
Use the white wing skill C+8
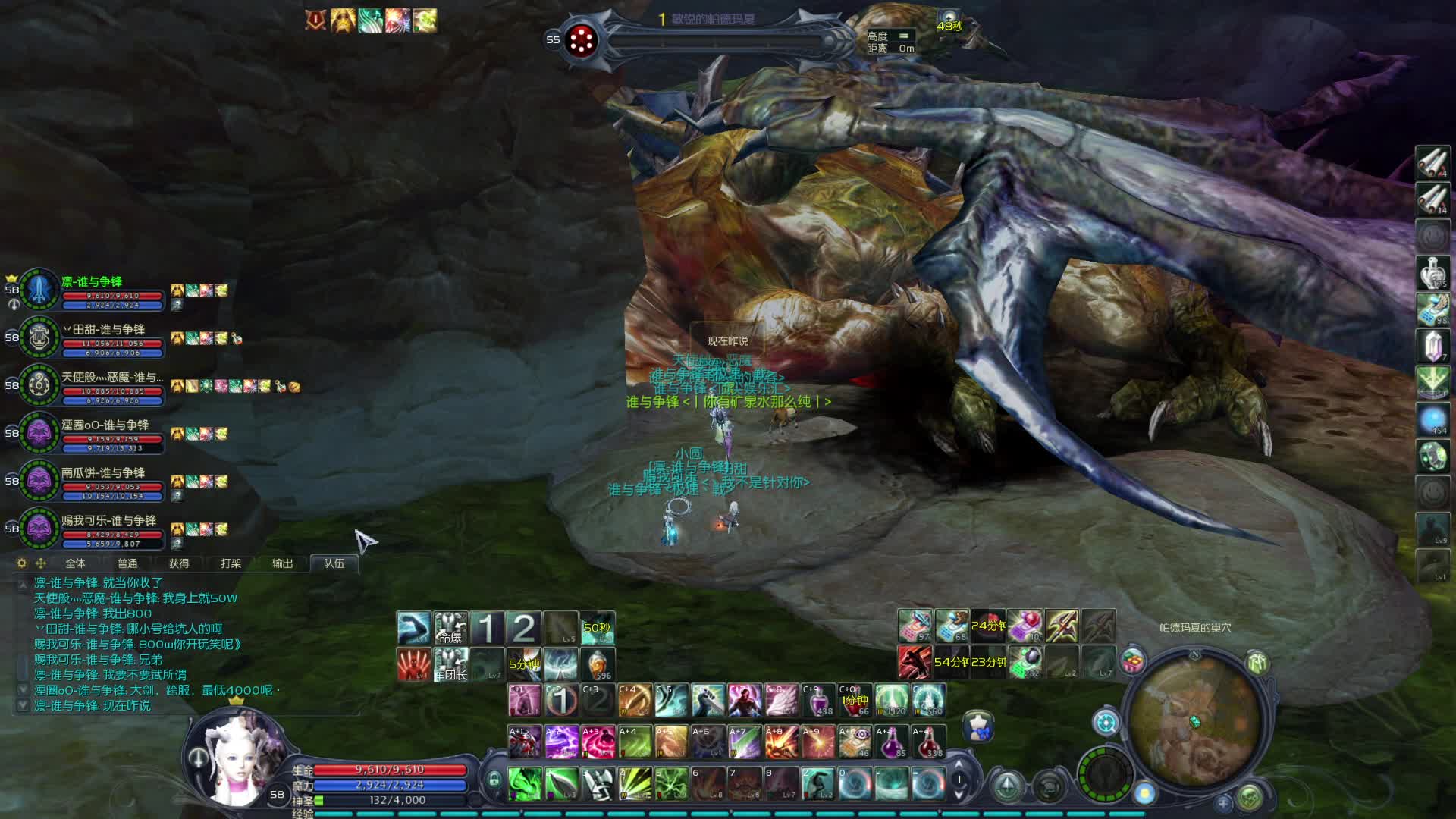(781, 701)
